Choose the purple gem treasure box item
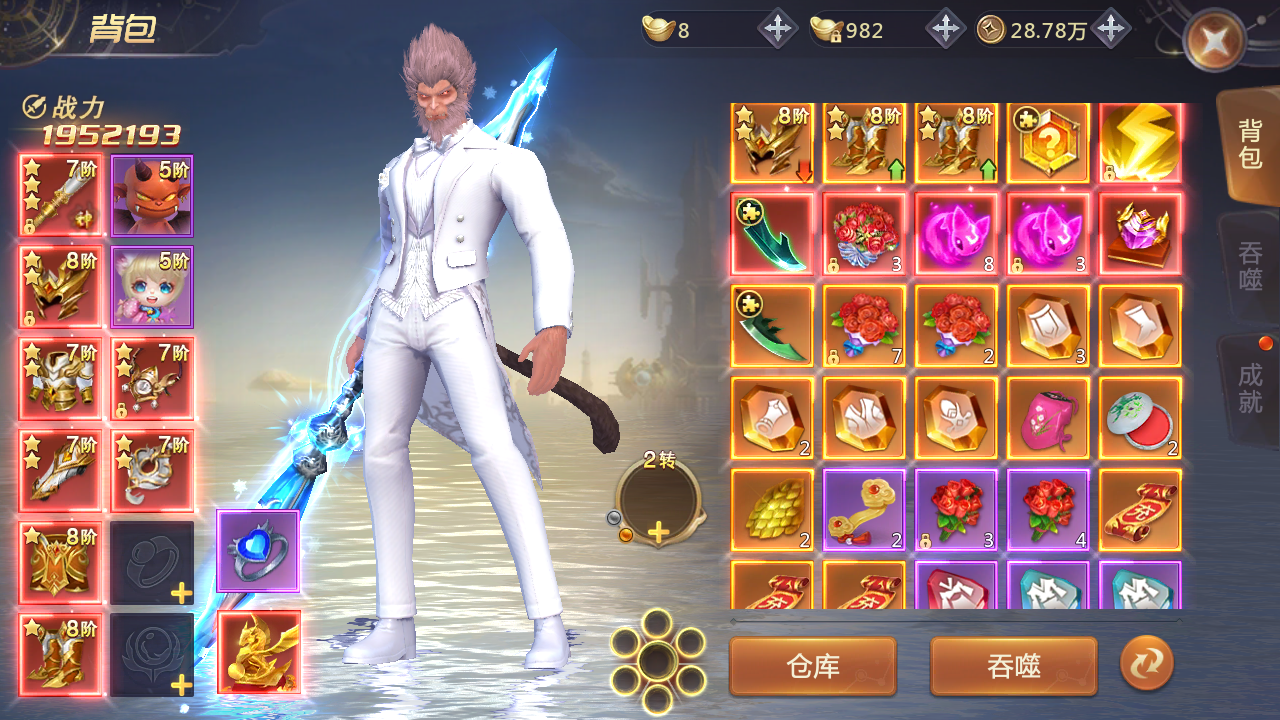1280x720 pixels. click(1140, 234)
